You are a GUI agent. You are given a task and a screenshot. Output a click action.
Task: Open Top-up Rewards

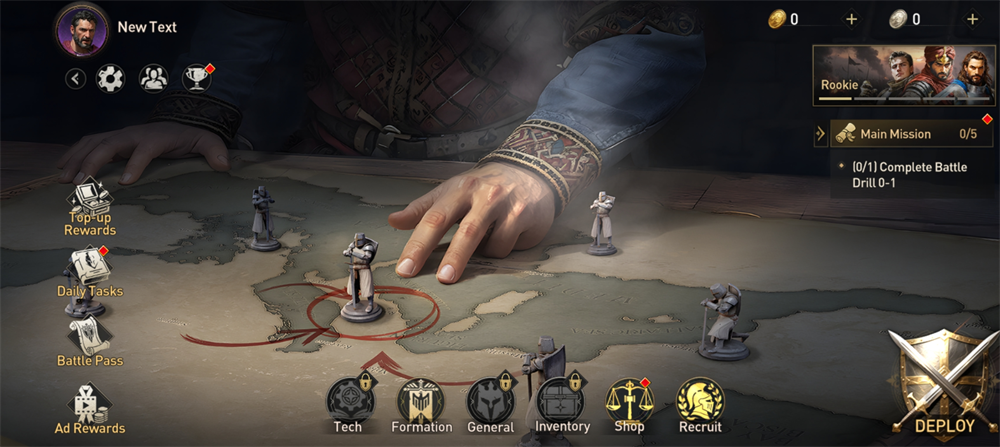tap(91, 208)
